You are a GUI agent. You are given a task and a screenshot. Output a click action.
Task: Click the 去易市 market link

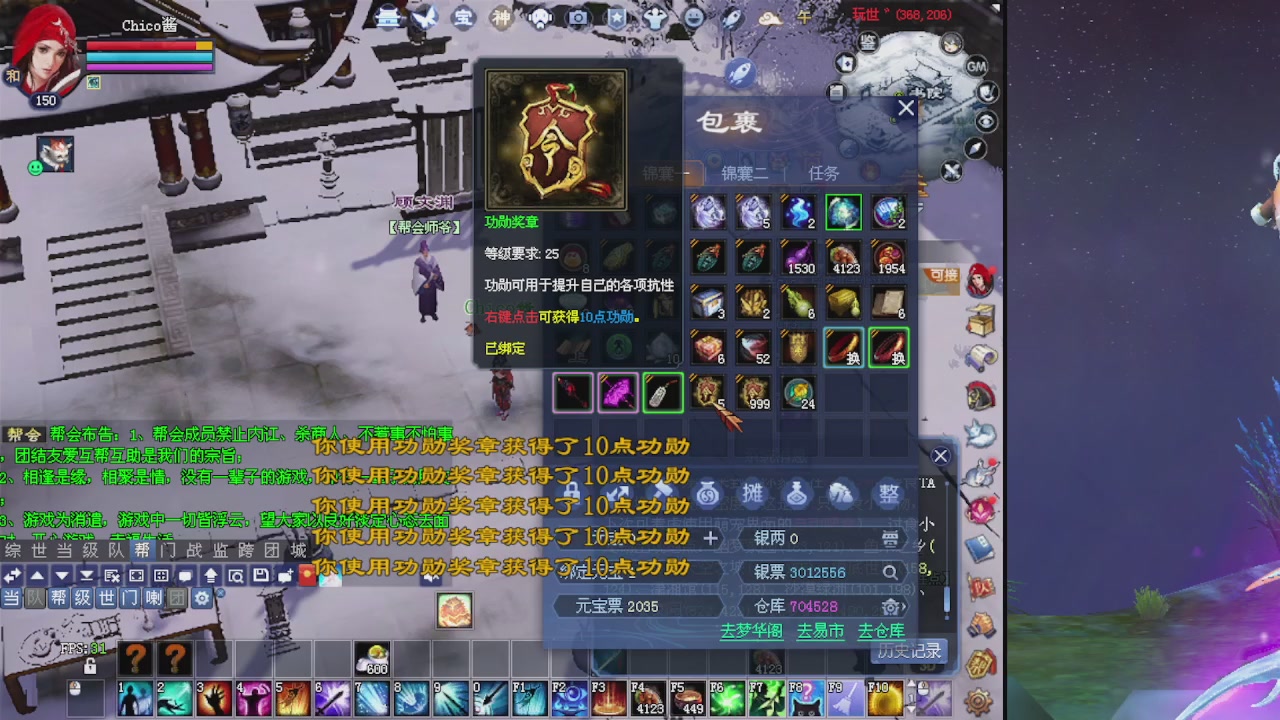819,632
